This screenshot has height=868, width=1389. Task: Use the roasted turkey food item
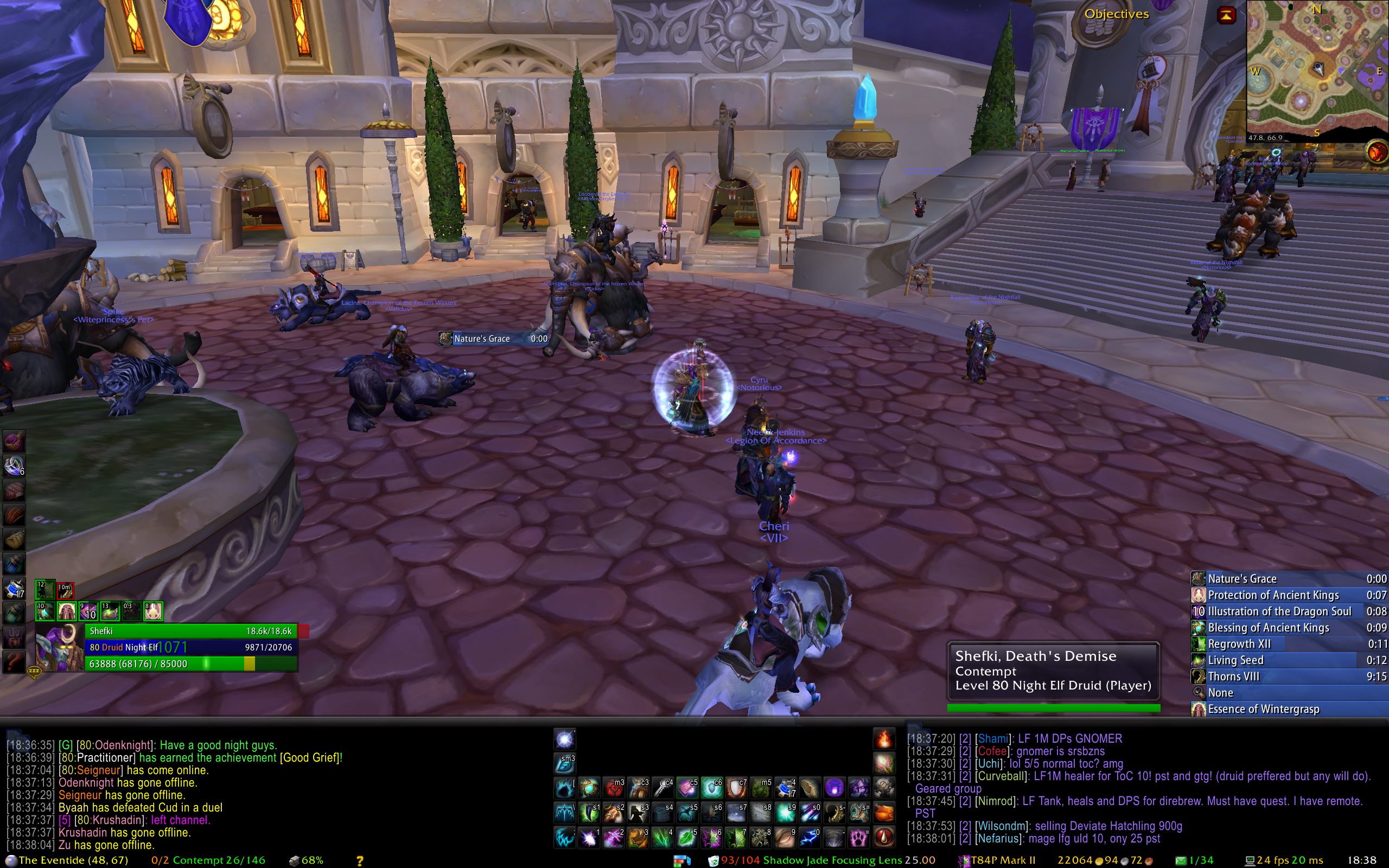(x=884, y=812)
